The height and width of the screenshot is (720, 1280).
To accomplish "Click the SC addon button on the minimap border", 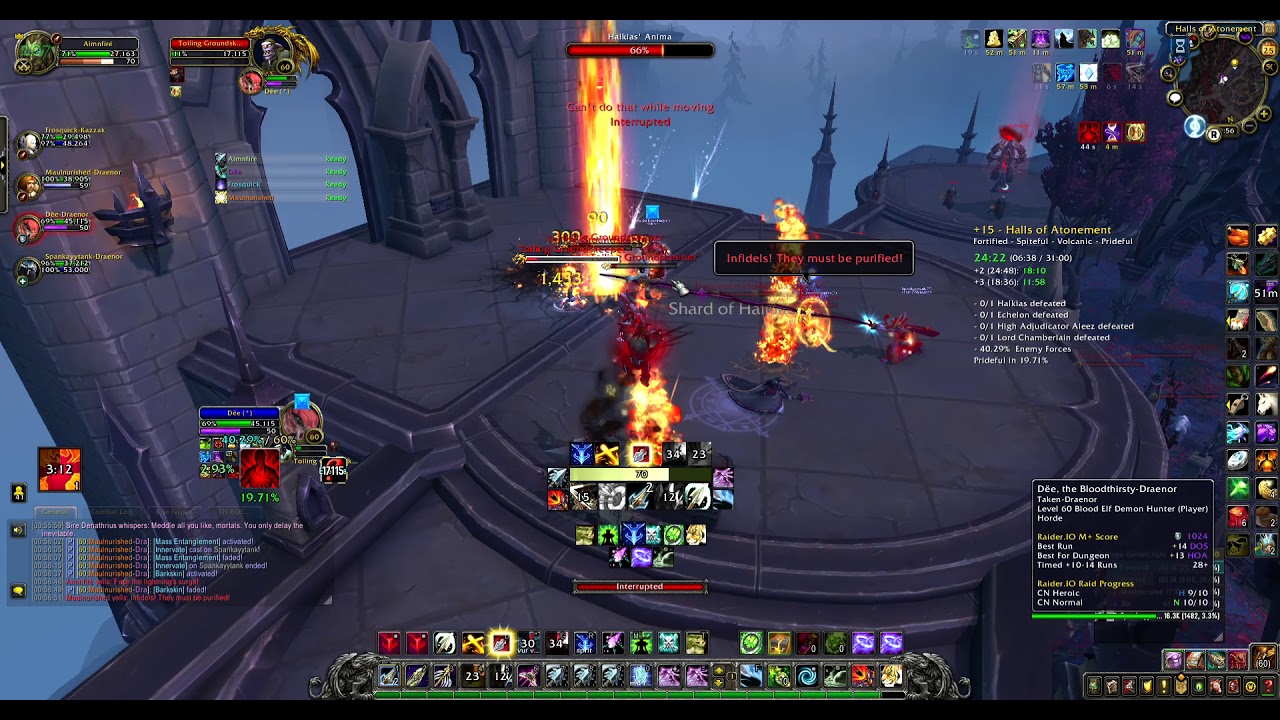I will (x=1269, y=67).
